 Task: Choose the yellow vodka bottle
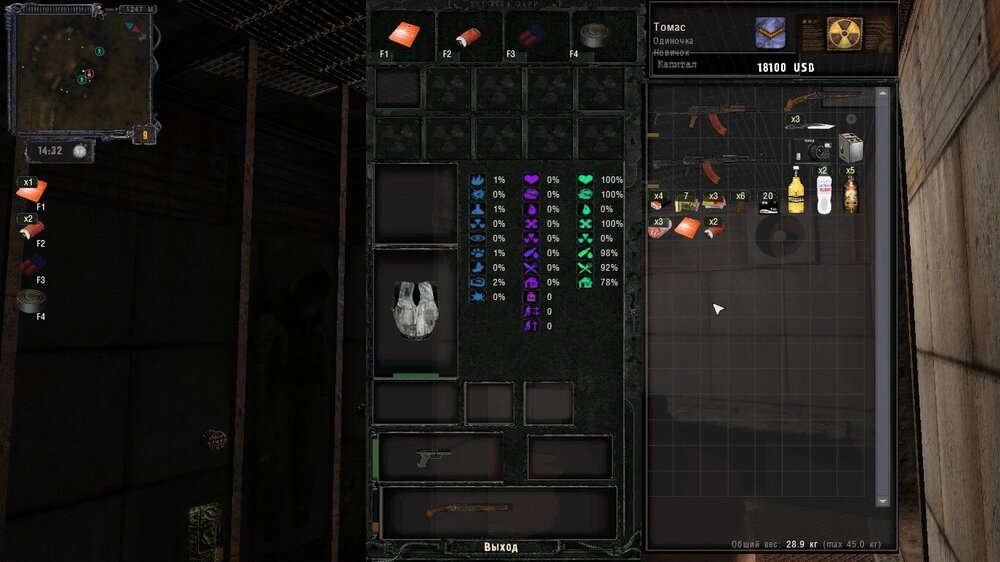pos(796,190)
